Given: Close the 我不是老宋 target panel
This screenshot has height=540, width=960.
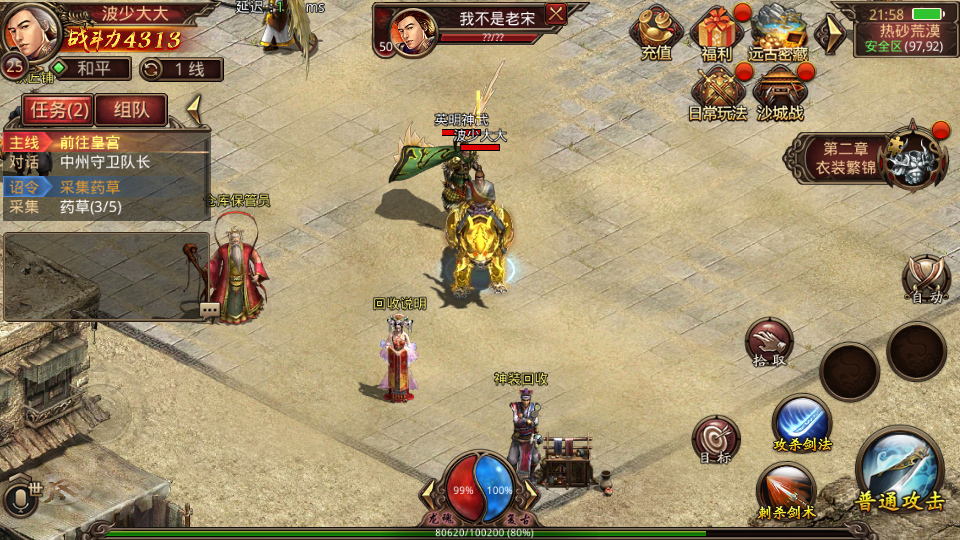Looking at the screenshot, I should point(556,13).
